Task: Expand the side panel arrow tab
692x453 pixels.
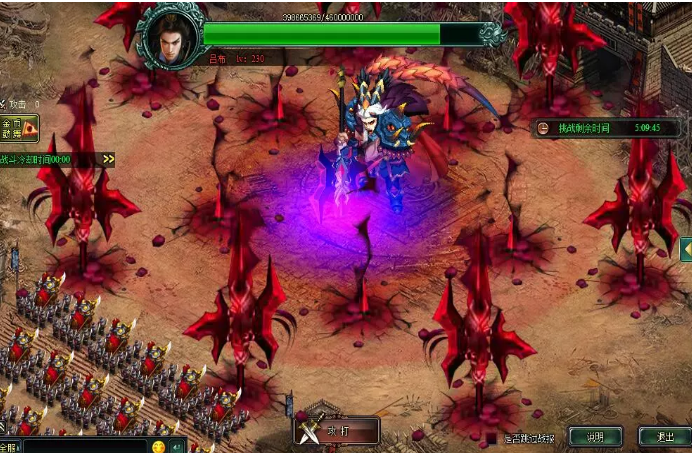Action: click(x=686, y=248)
